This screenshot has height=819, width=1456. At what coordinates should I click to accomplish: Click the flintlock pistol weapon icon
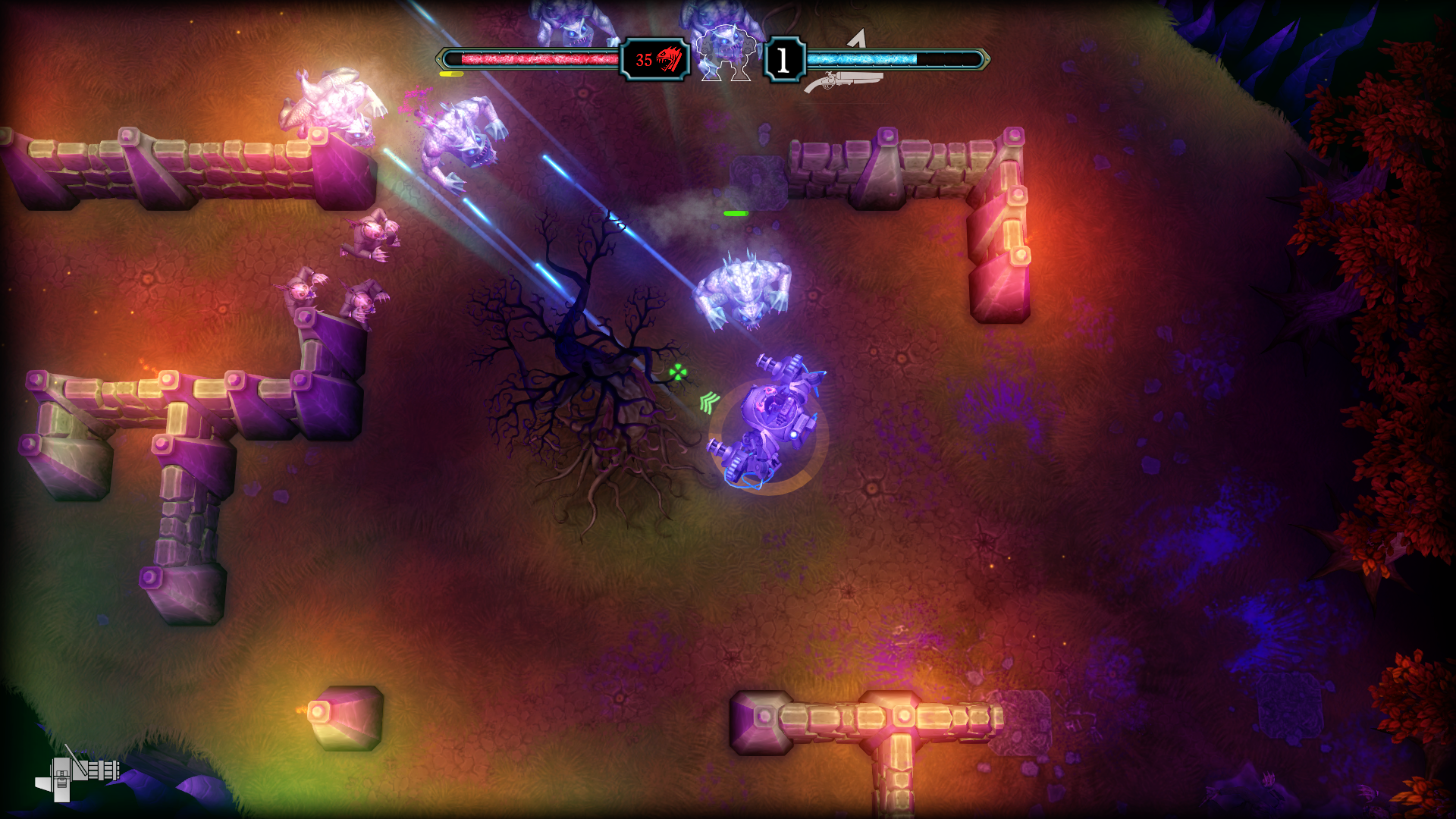(x=843, y=80)
